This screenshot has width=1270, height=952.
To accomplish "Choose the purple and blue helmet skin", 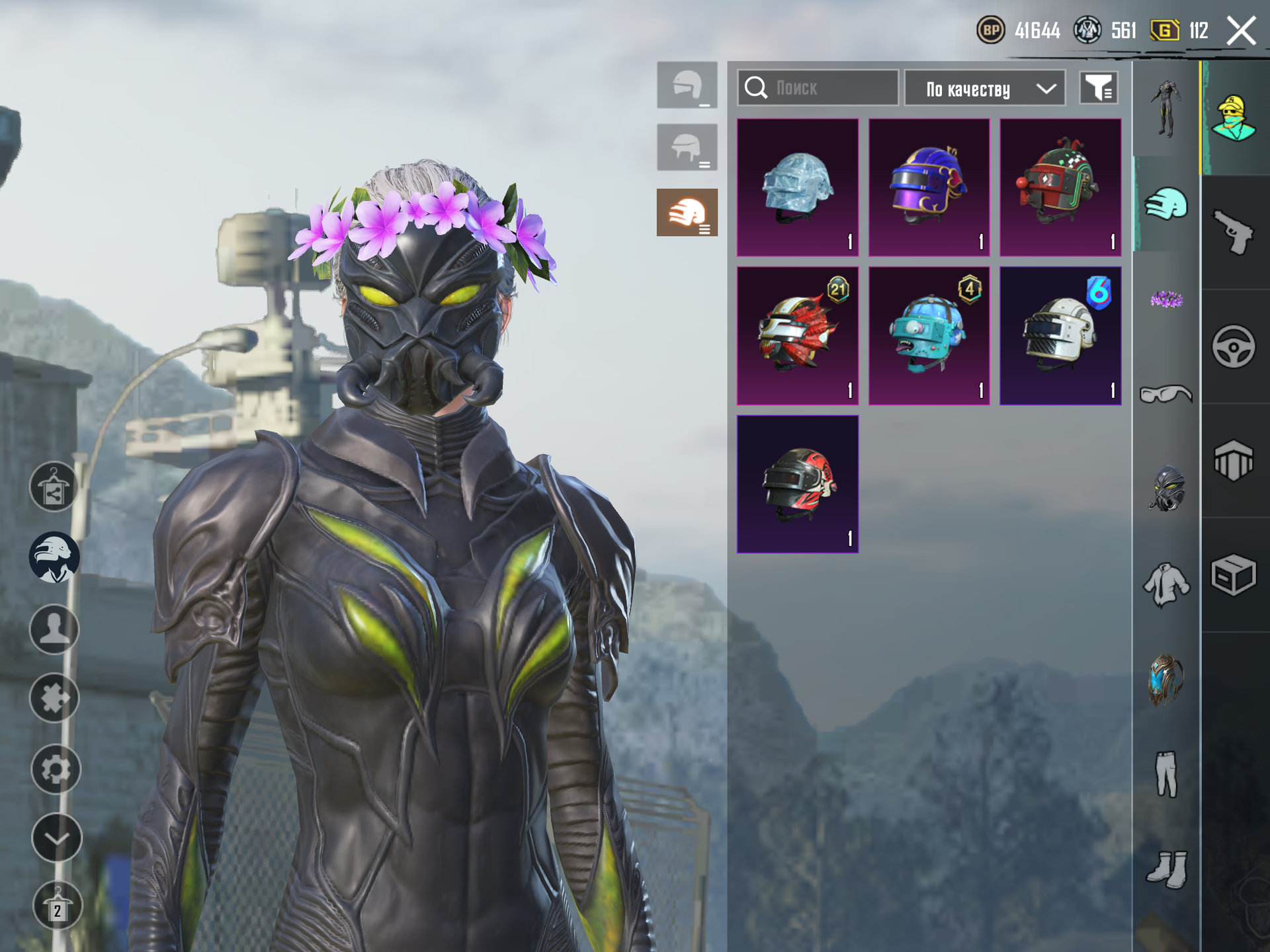I will click(x=929, y=187).
